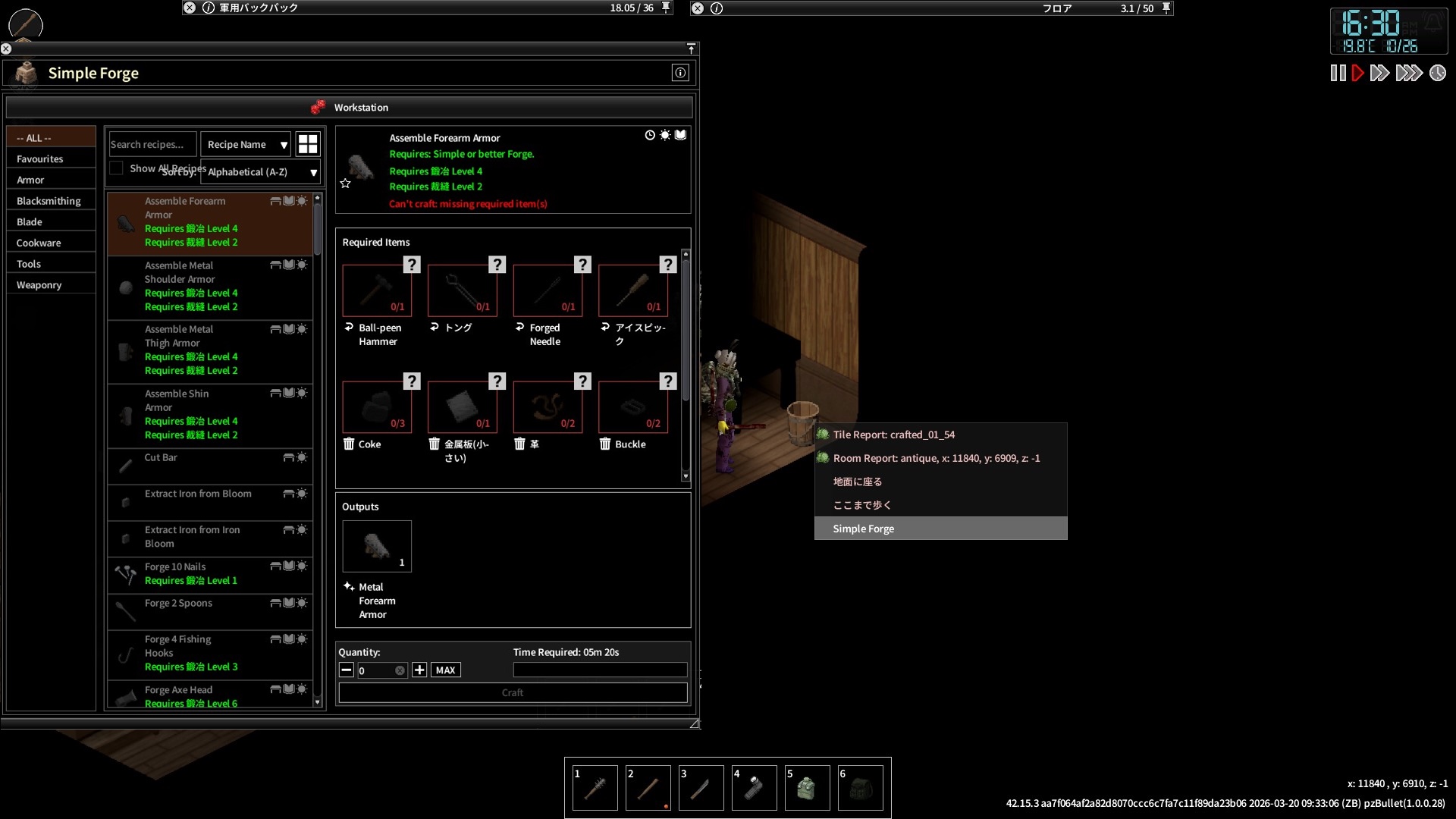Open the Weaponry recipe category

coord(39,285)
